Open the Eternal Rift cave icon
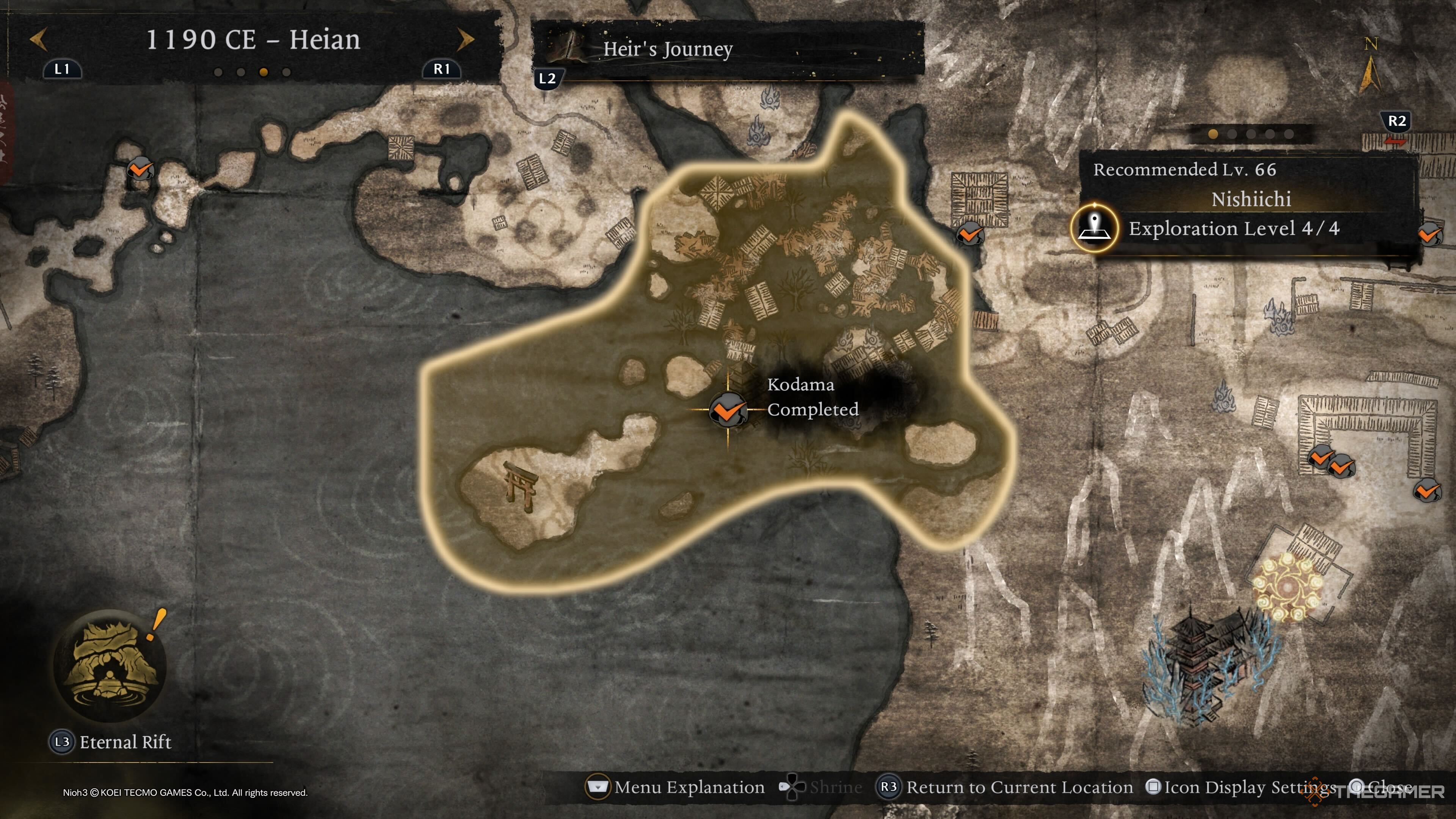Viewport: 1456px width, 819px height. pos(110,665)
